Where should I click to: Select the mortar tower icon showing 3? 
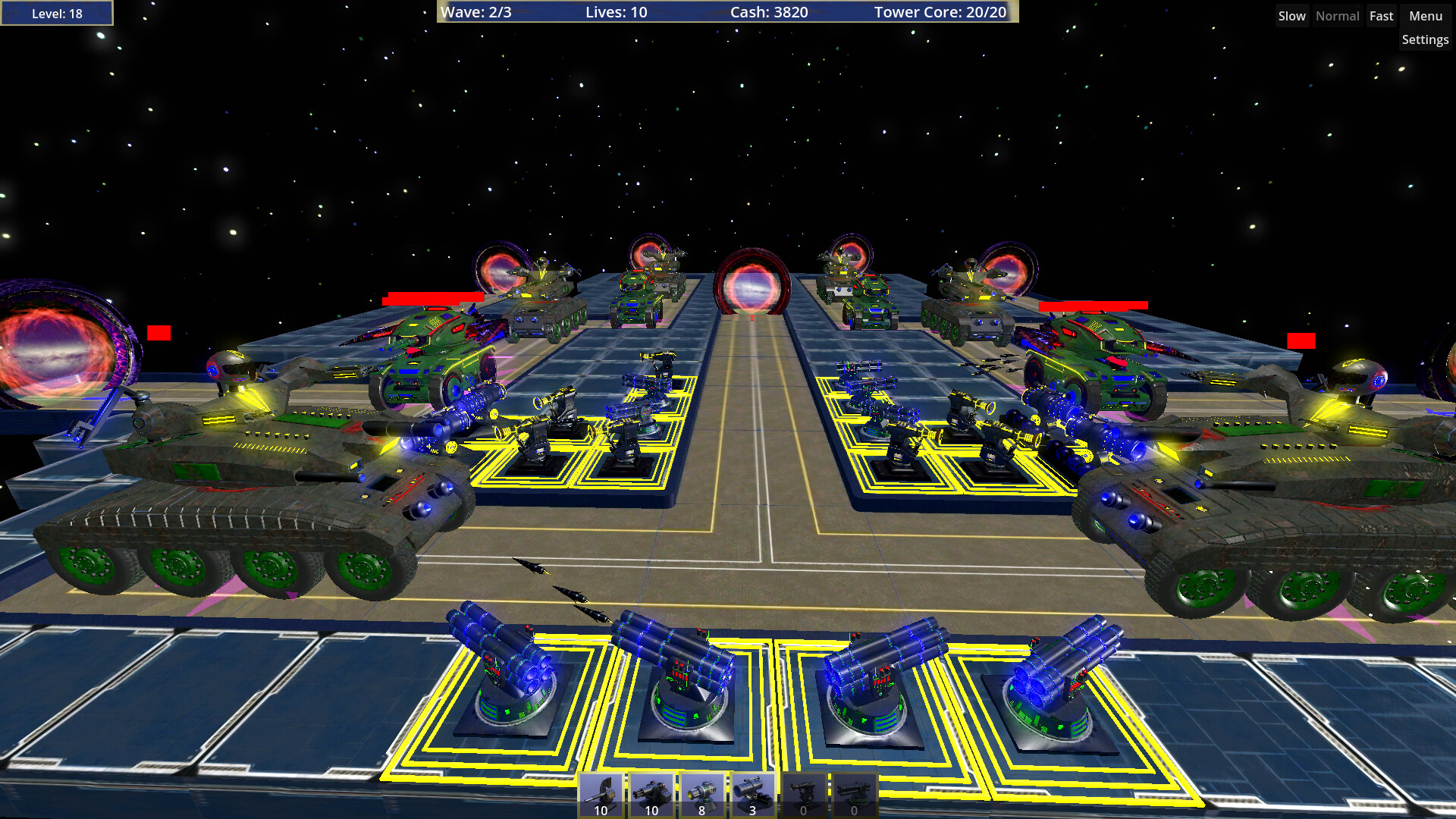[753, 792]
